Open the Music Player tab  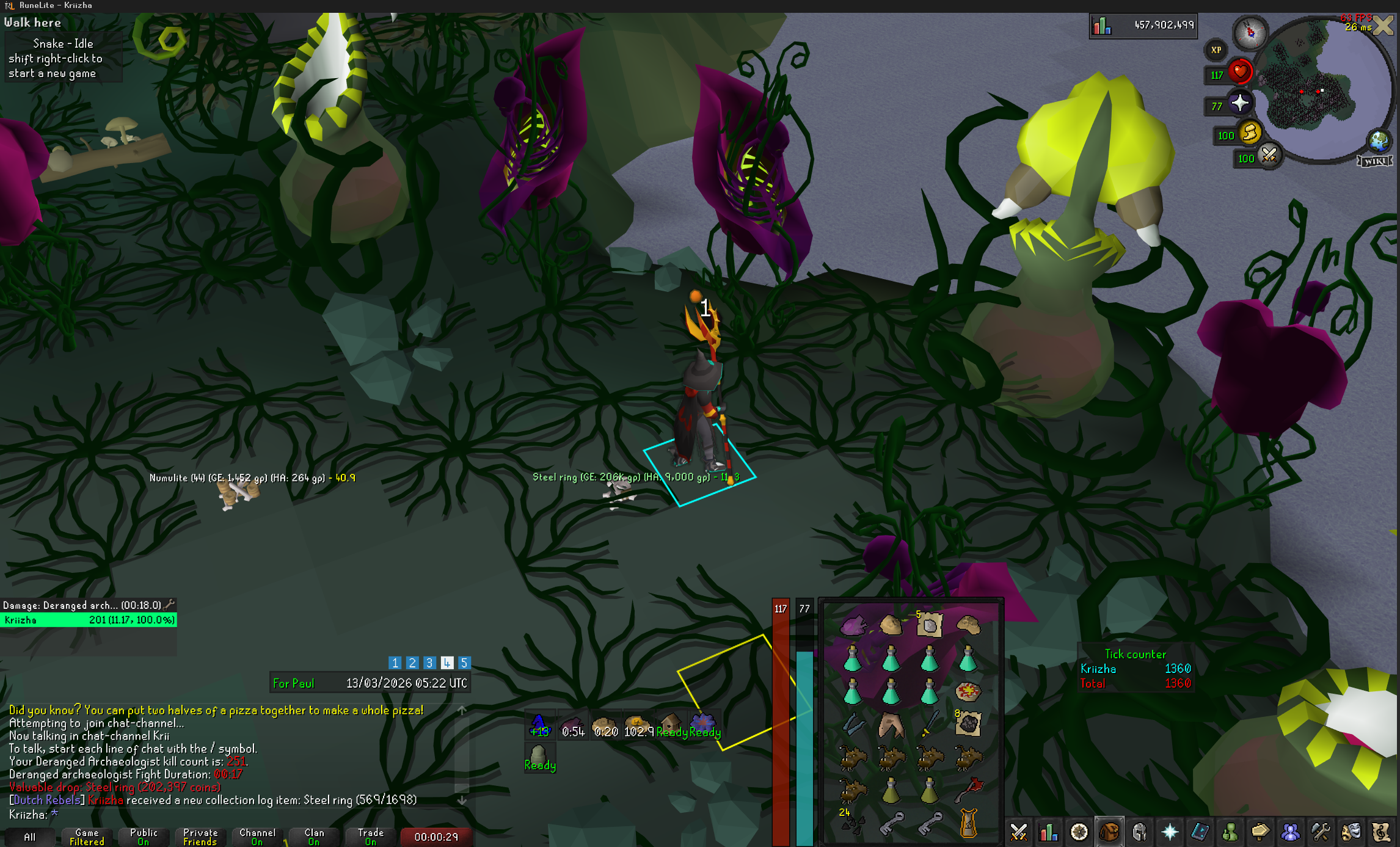tap(1380, 832)
